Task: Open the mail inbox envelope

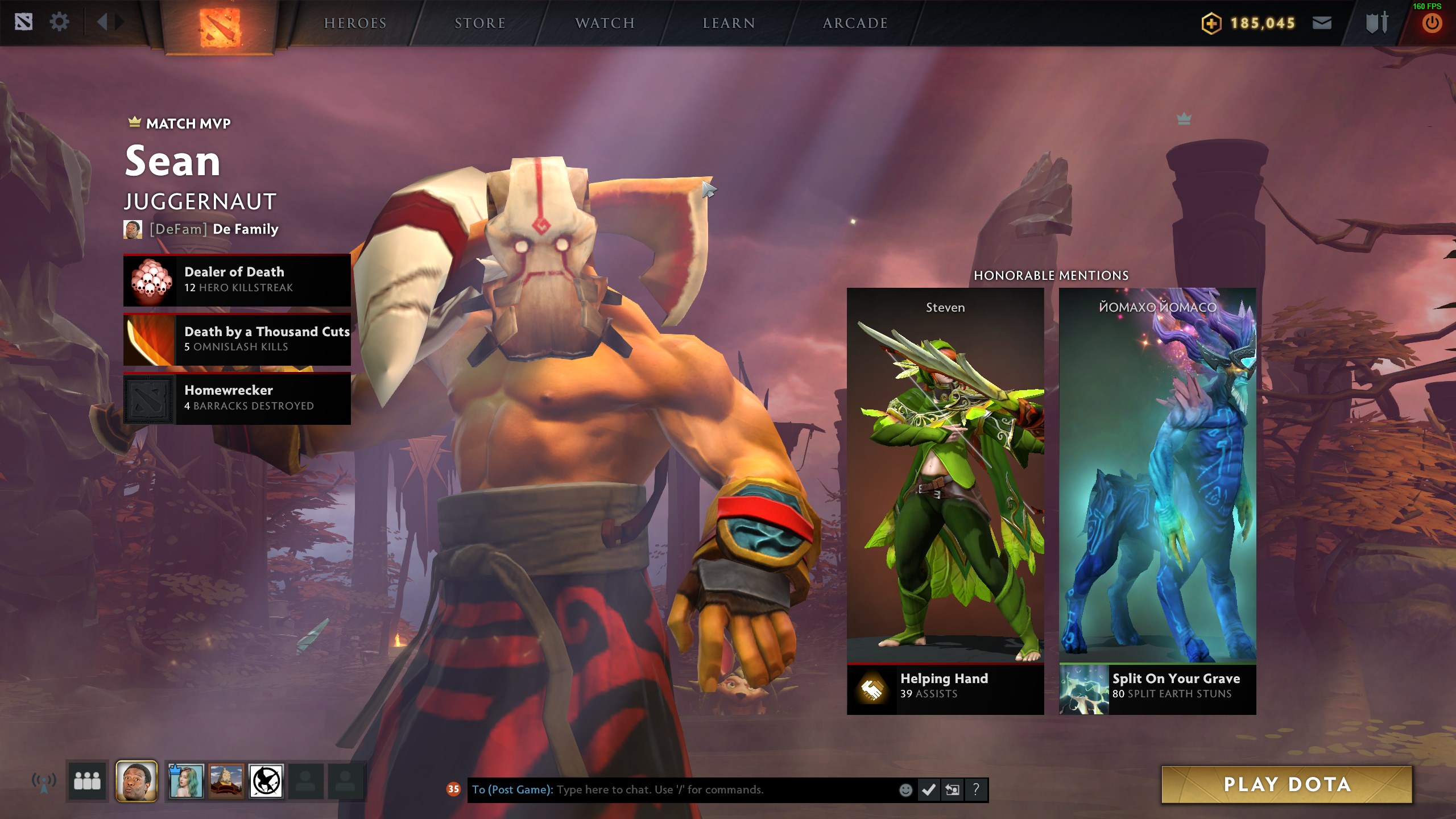Action: tap(1322, 23)
